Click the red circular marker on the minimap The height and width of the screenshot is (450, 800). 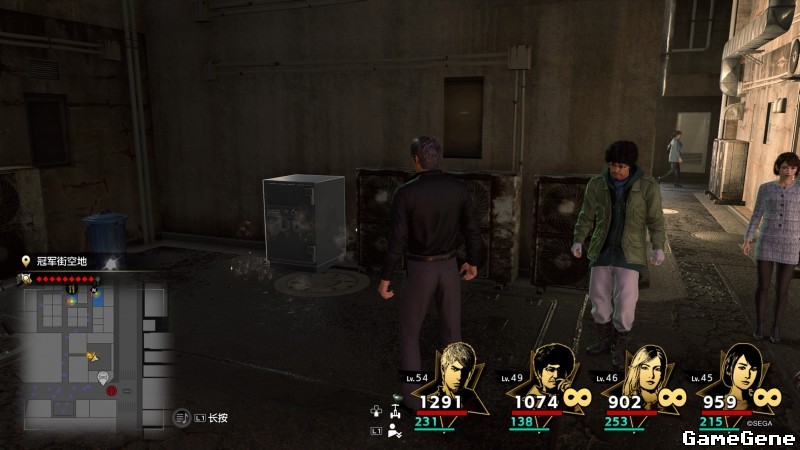point(112,390)
